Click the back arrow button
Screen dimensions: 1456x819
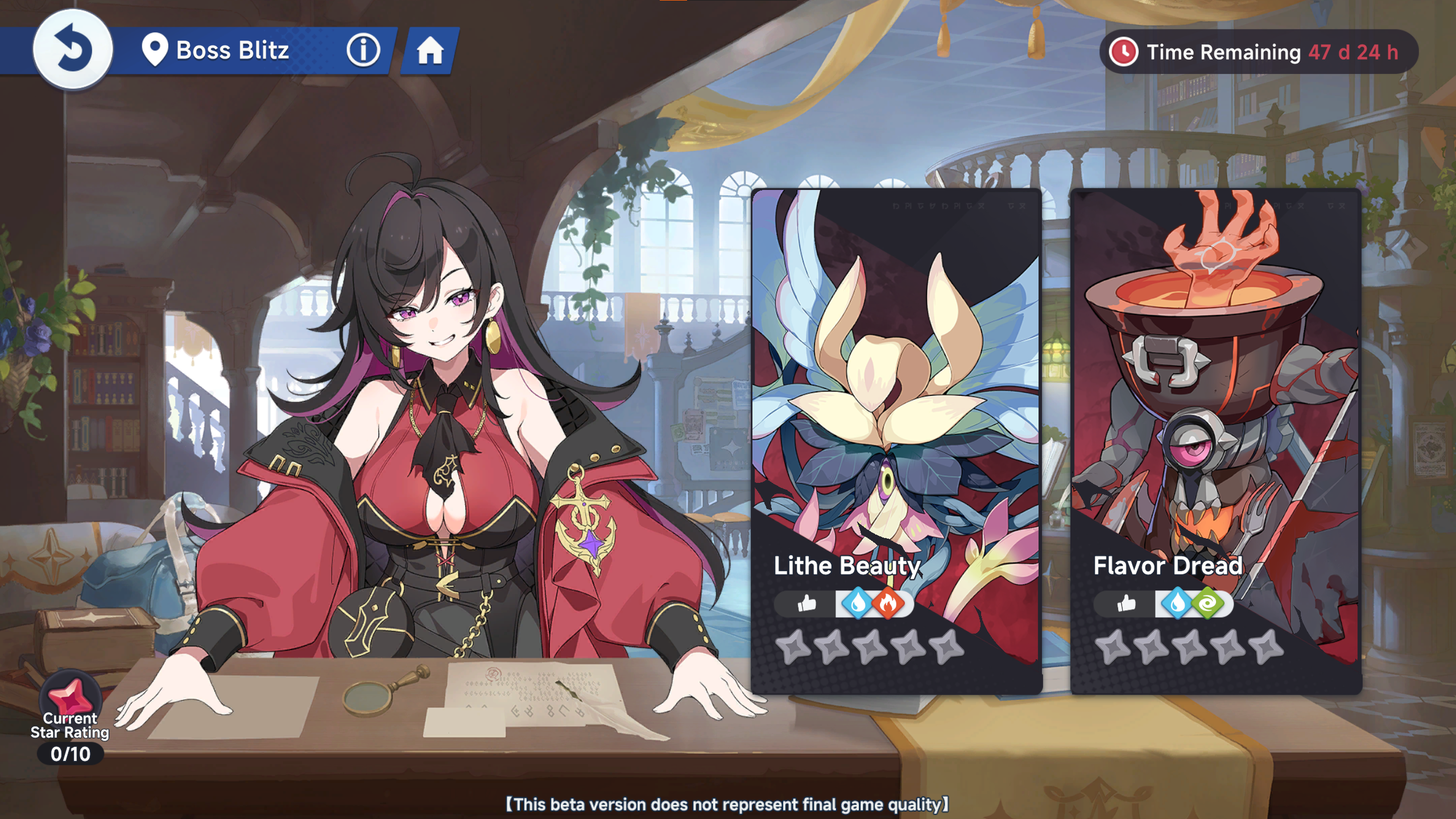coord(73,50)
